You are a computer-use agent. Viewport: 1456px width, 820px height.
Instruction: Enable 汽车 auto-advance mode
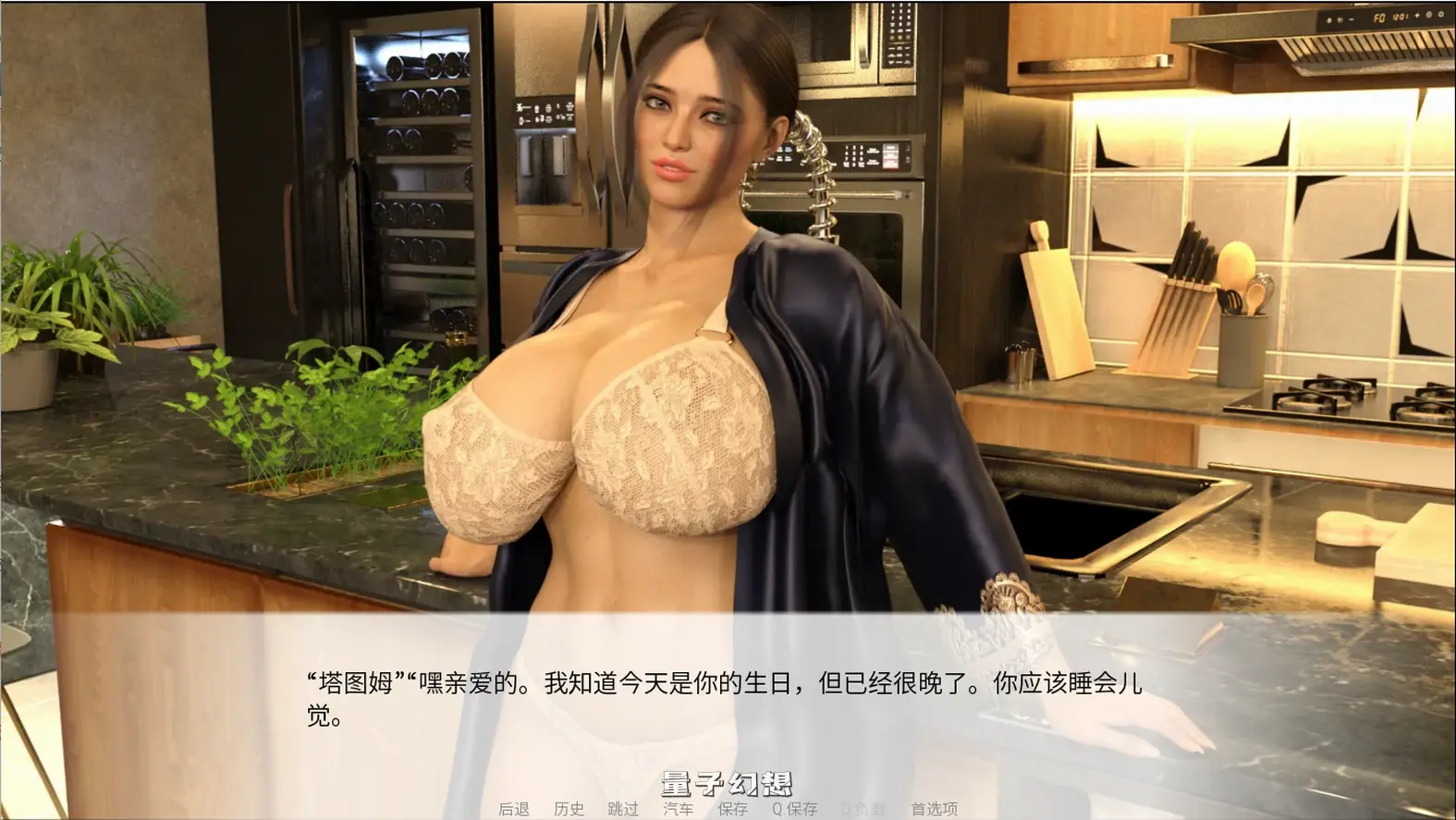(679, 809)
